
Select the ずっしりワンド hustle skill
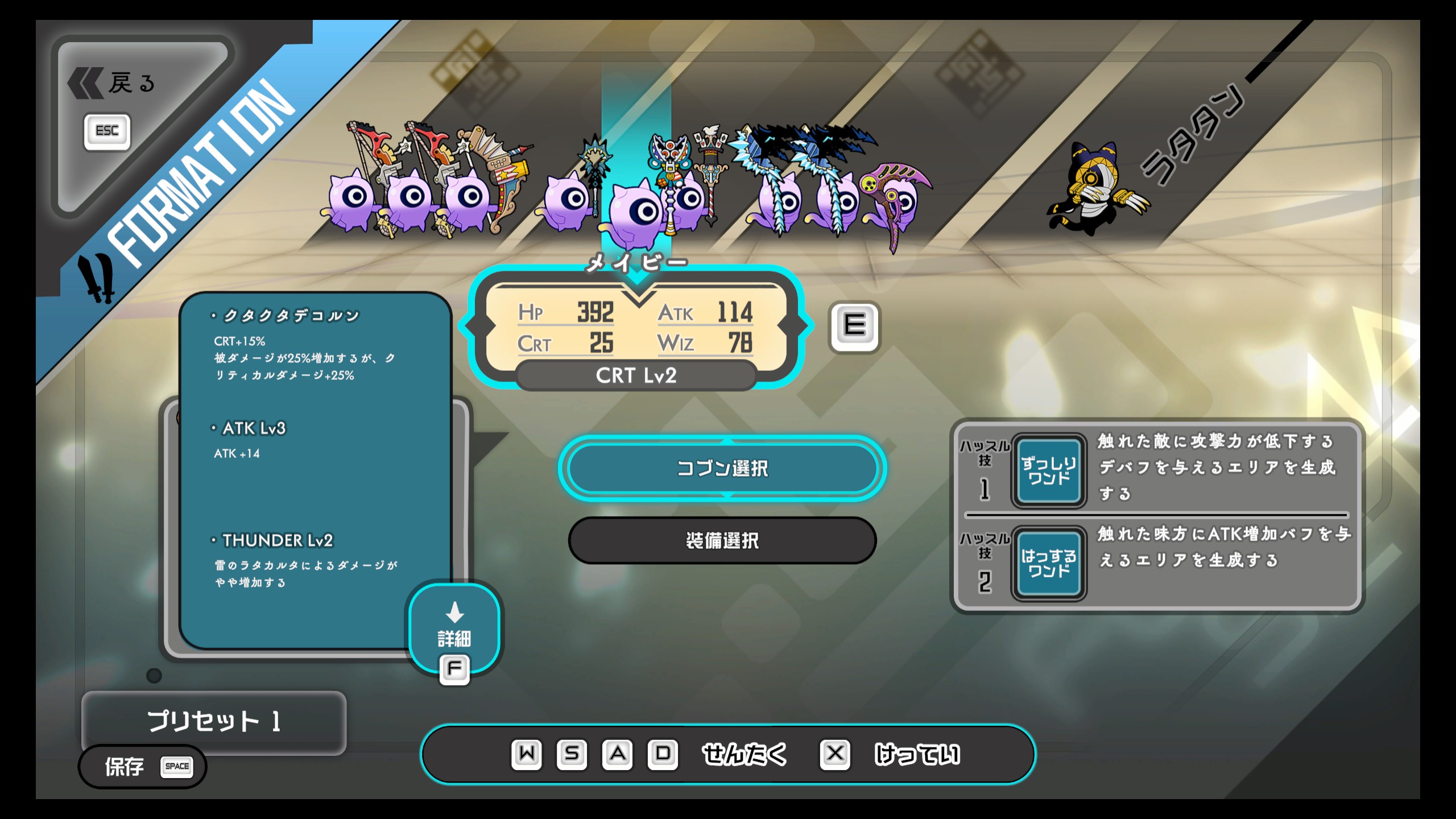tap(1048, 471)
